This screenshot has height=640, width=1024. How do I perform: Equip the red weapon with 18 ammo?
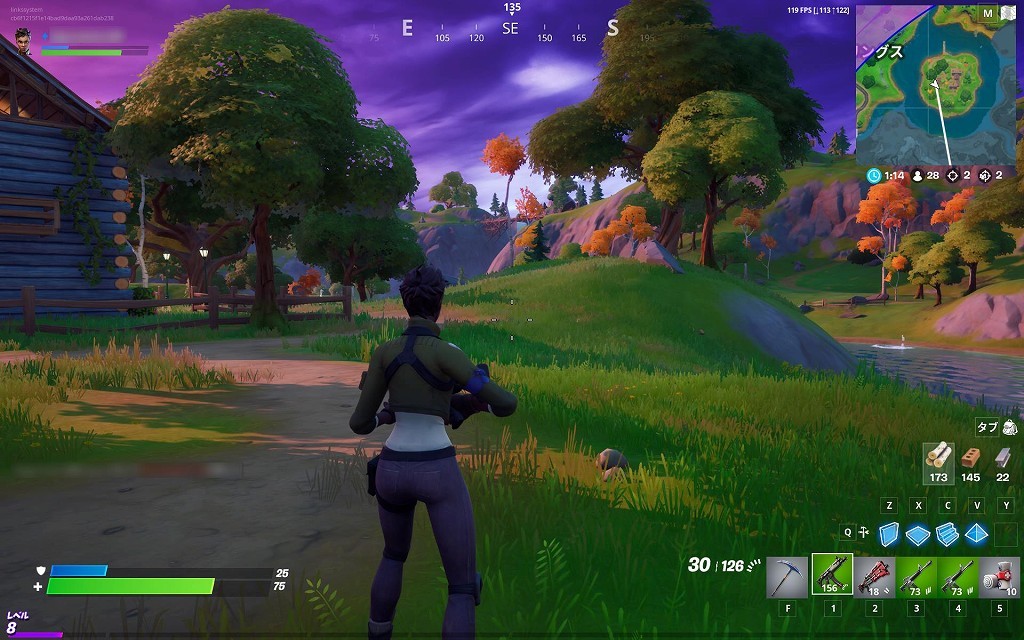click(874, 576)
